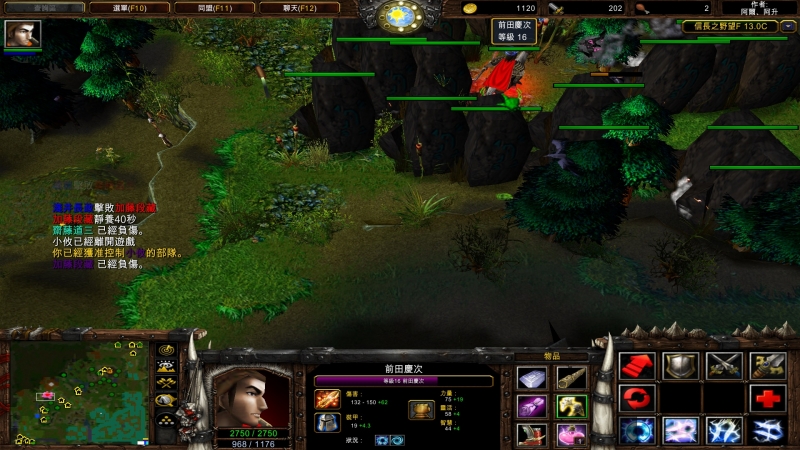
Task: Open the red cross hero skills menu
Action: coord(768,399)
